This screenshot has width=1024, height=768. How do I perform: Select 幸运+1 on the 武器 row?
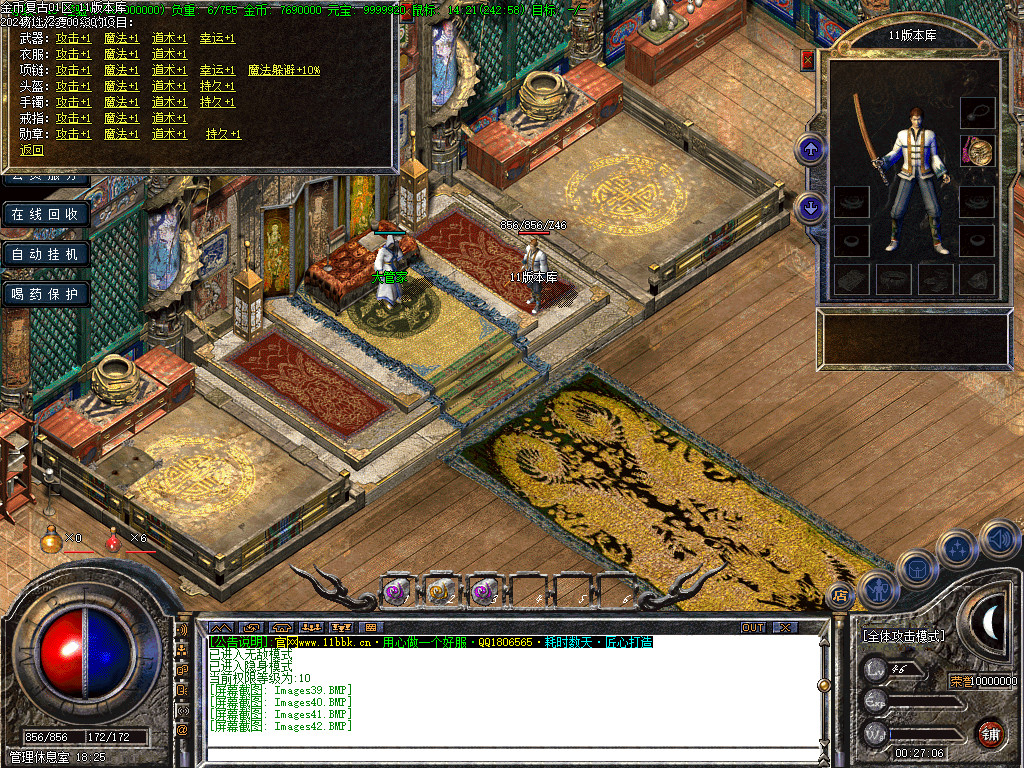click(x=217, y=39)
